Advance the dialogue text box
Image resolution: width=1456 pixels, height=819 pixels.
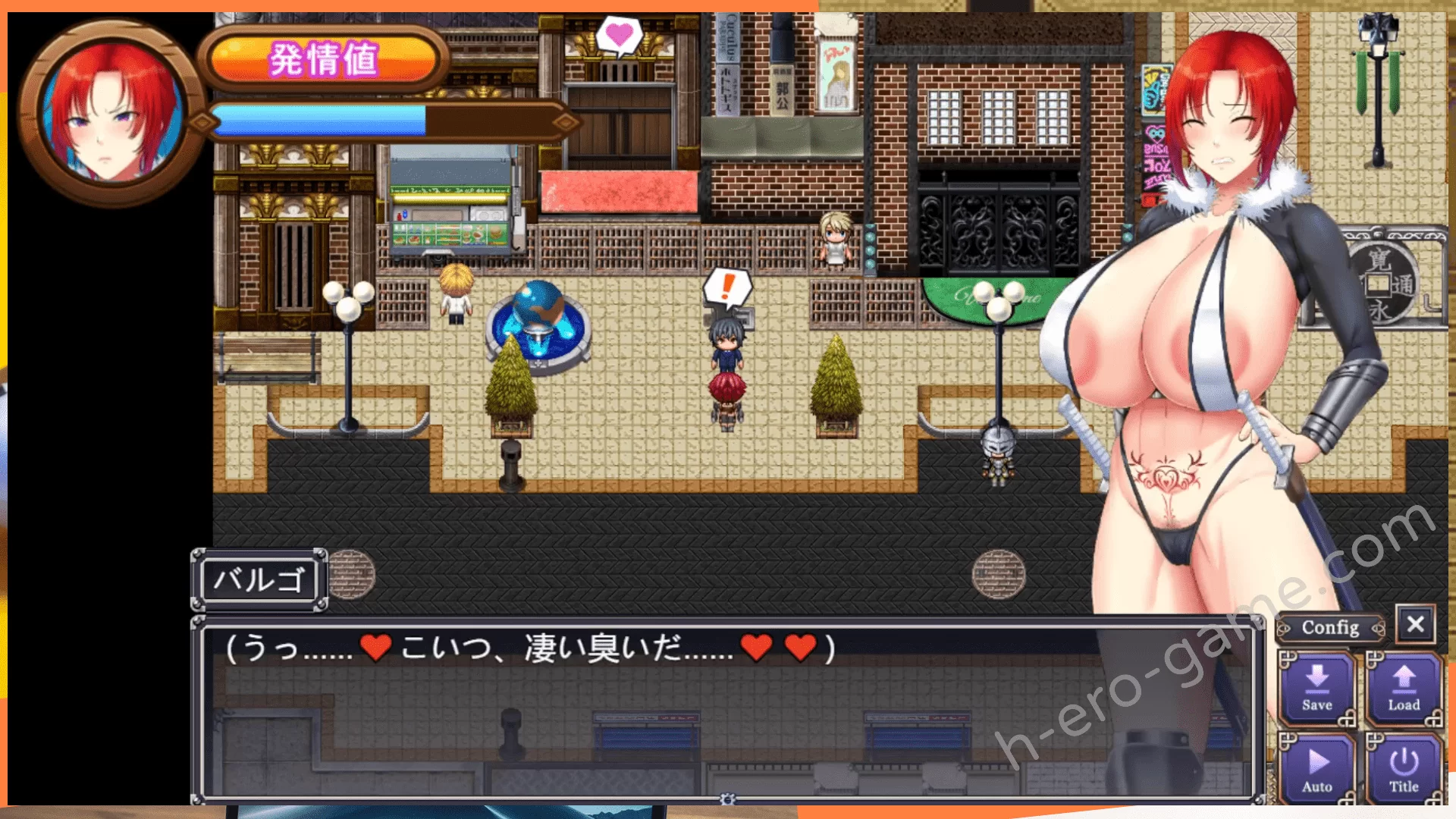click(726, 709)
